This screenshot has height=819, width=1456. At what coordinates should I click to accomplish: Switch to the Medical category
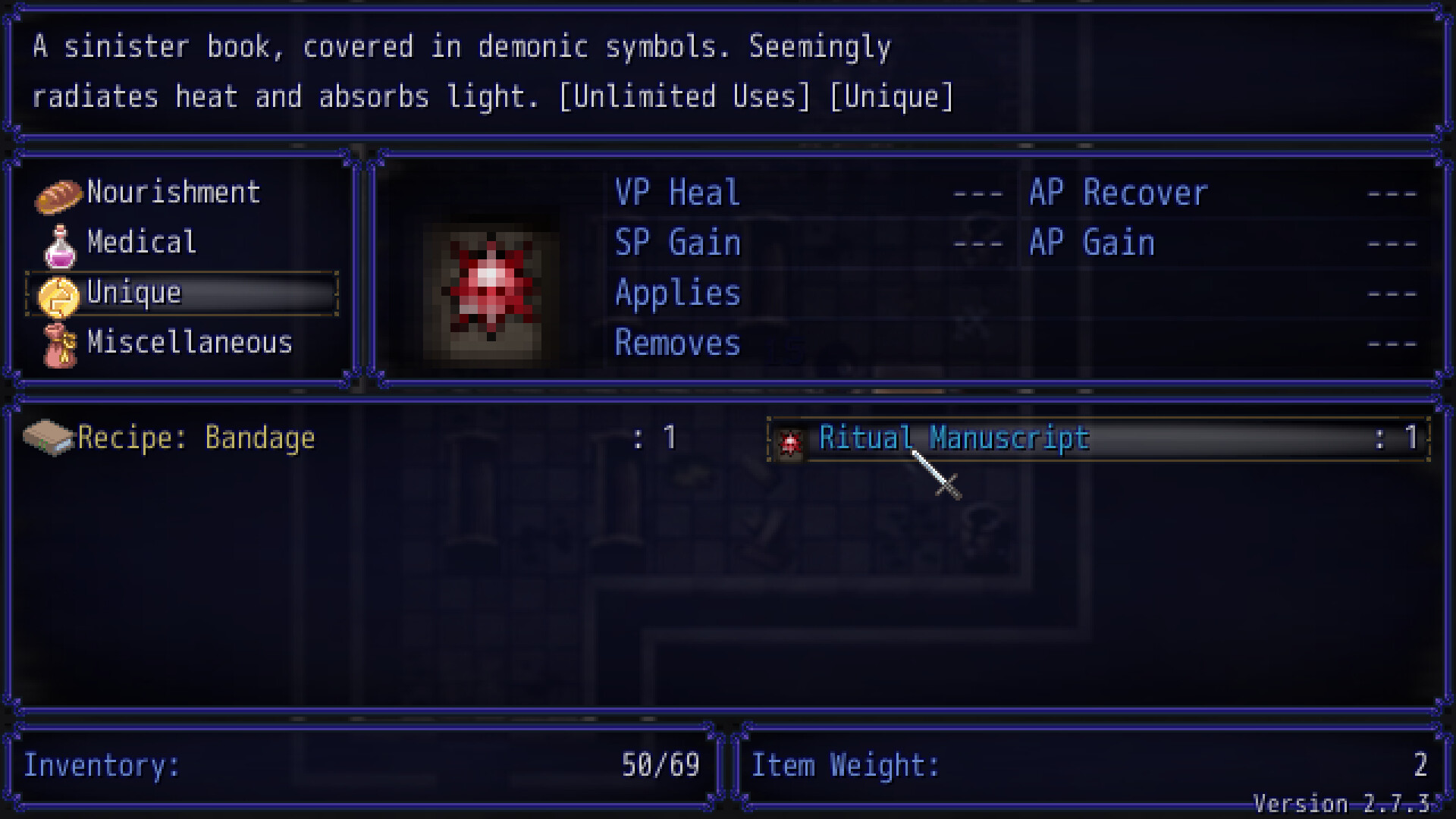coord(140,243)
